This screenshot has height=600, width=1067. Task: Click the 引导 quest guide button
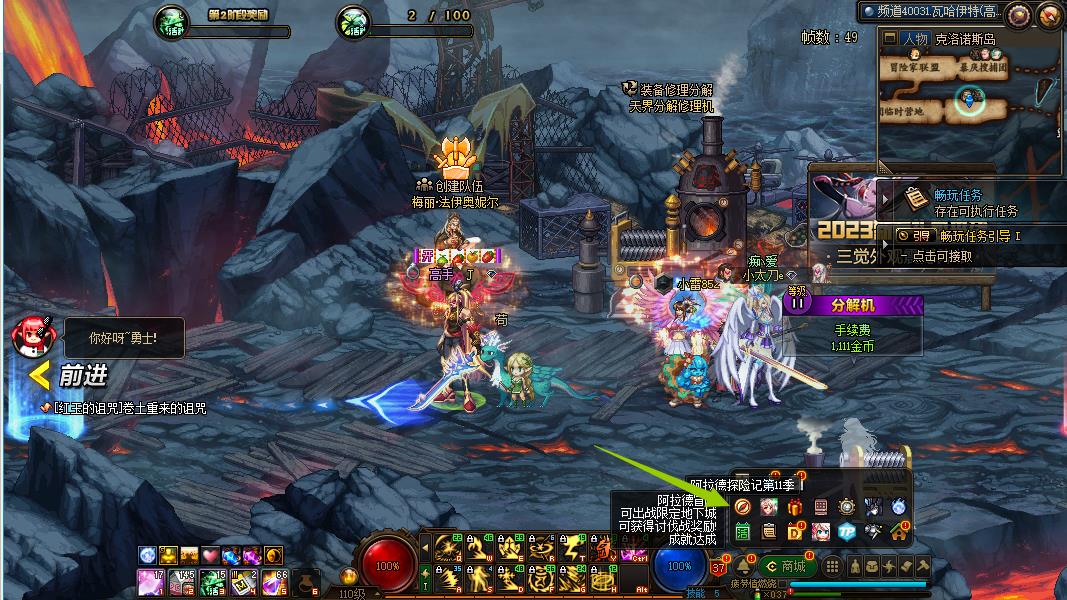pyautogui.click(x=915, y=236)
